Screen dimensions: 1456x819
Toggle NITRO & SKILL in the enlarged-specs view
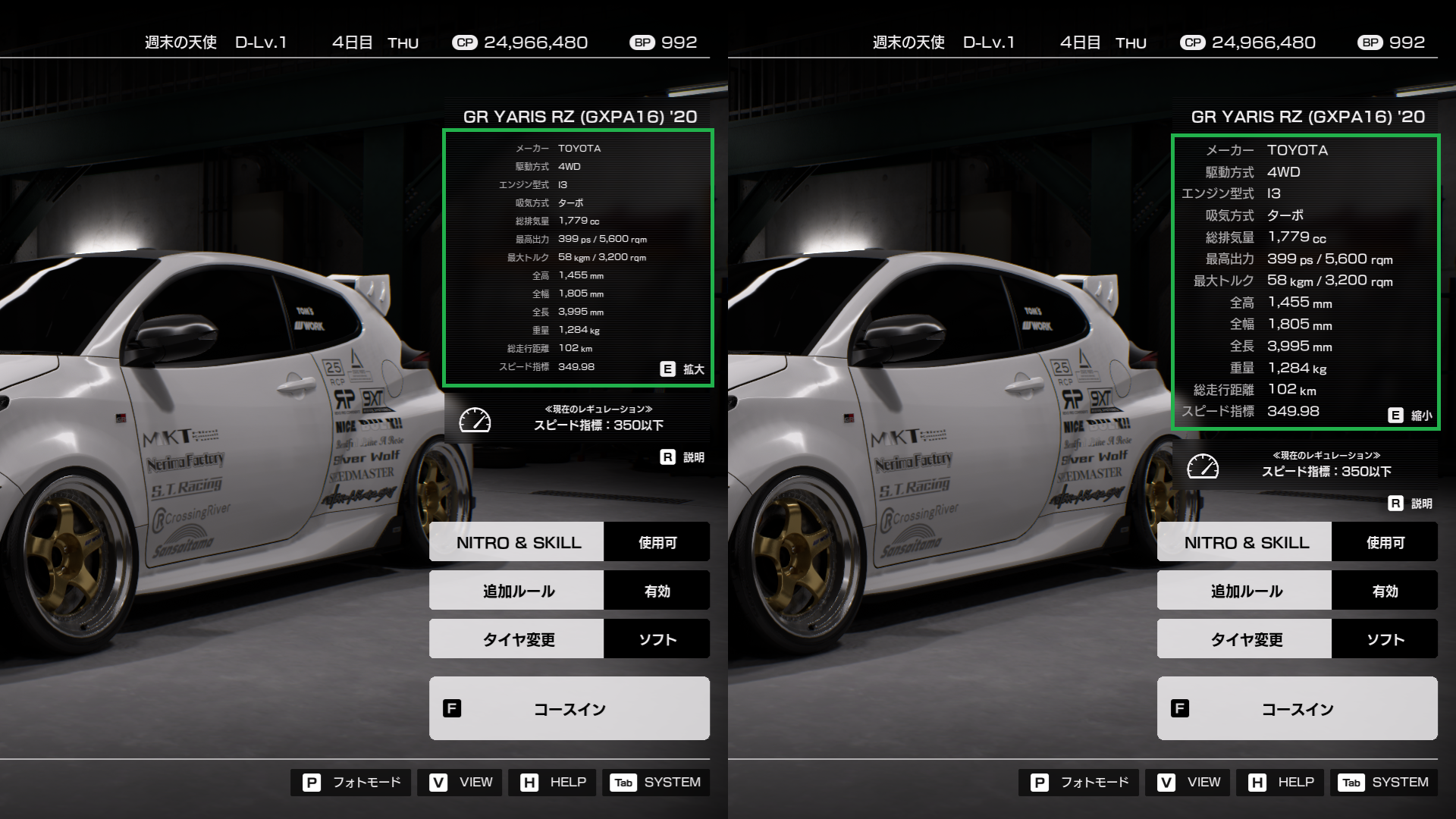click(x=1297, y=542)
